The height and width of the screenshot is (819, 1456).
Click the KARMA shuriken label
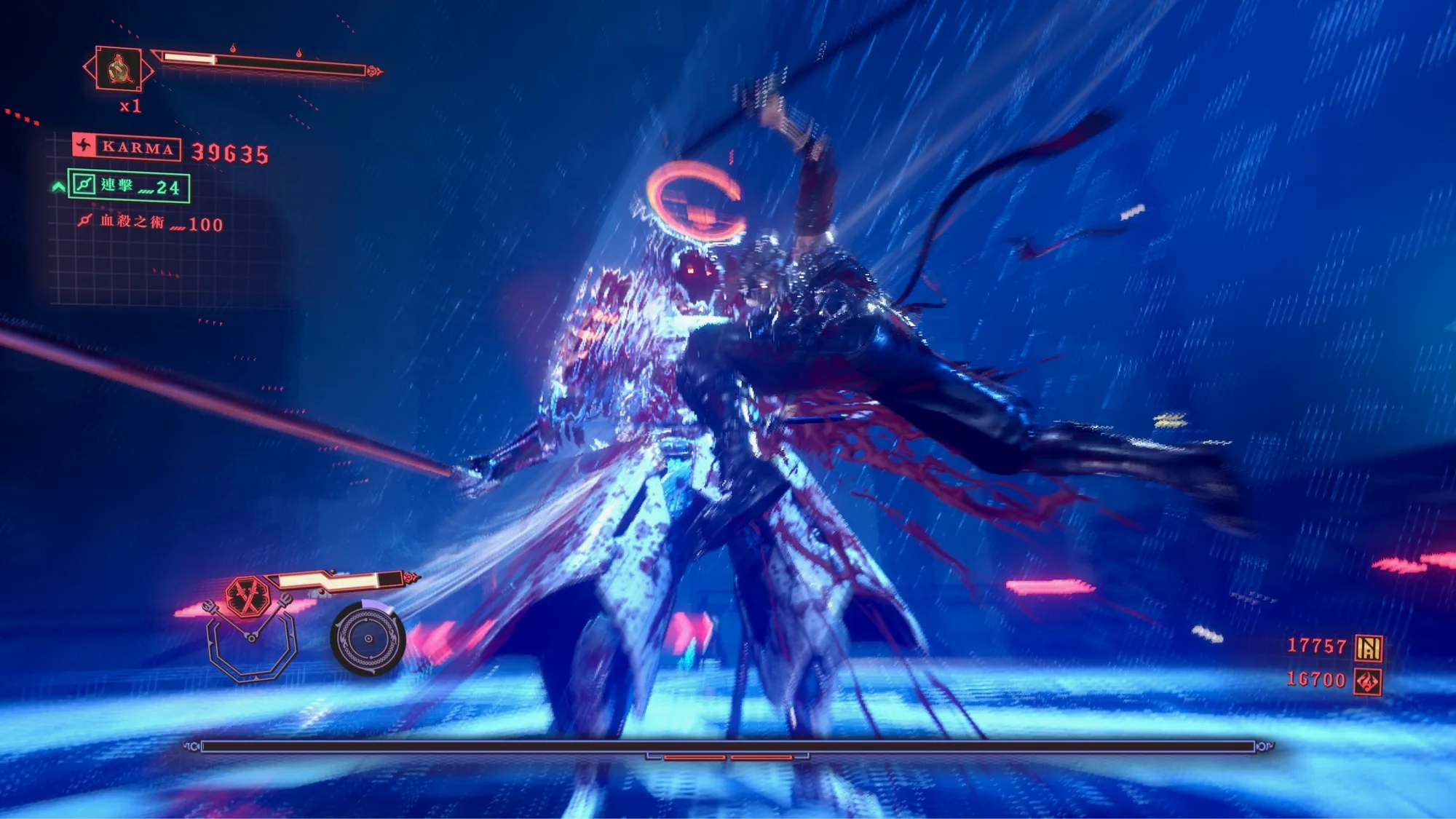click(x=127, y=147)
